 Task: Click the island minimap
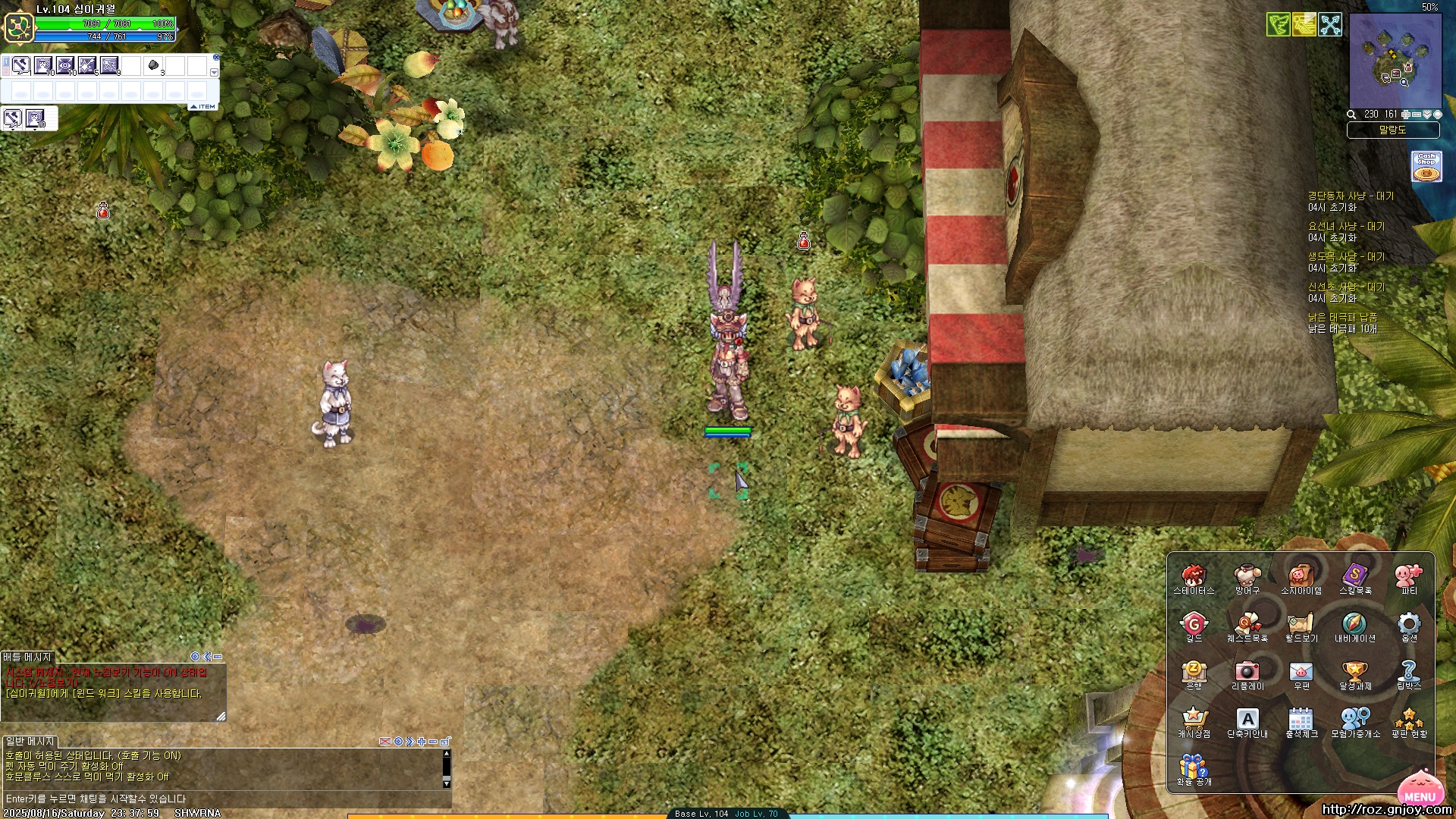pyautogui.click(x=1395, y=62)
